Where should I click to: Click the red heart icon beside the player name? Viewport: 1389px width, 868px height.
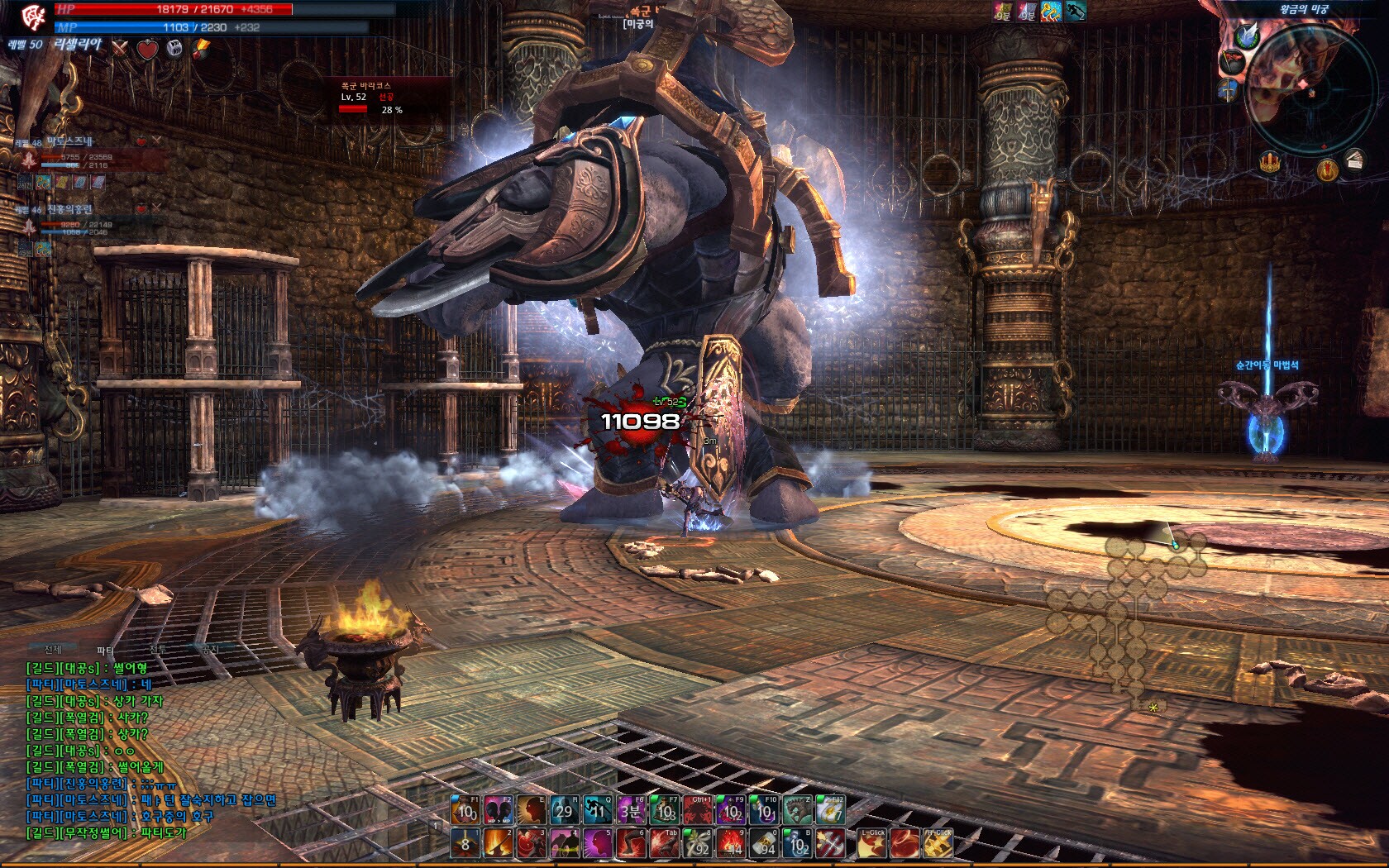pos(147,50)
